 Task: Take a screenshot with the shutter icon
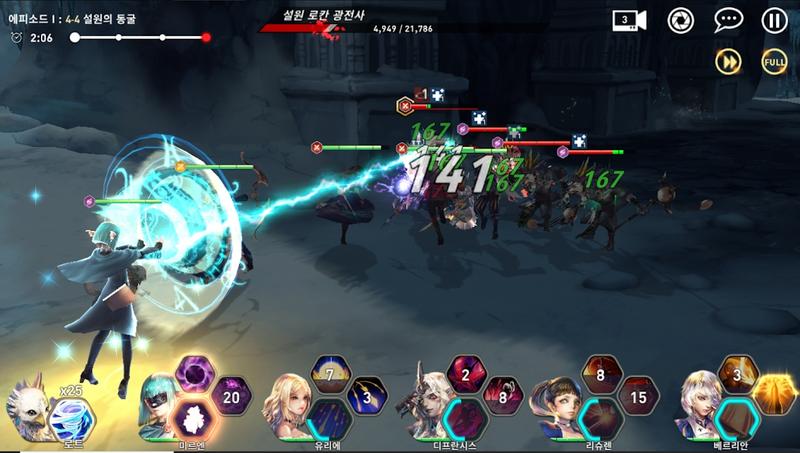pyautogui.click(x=681, y=20)
